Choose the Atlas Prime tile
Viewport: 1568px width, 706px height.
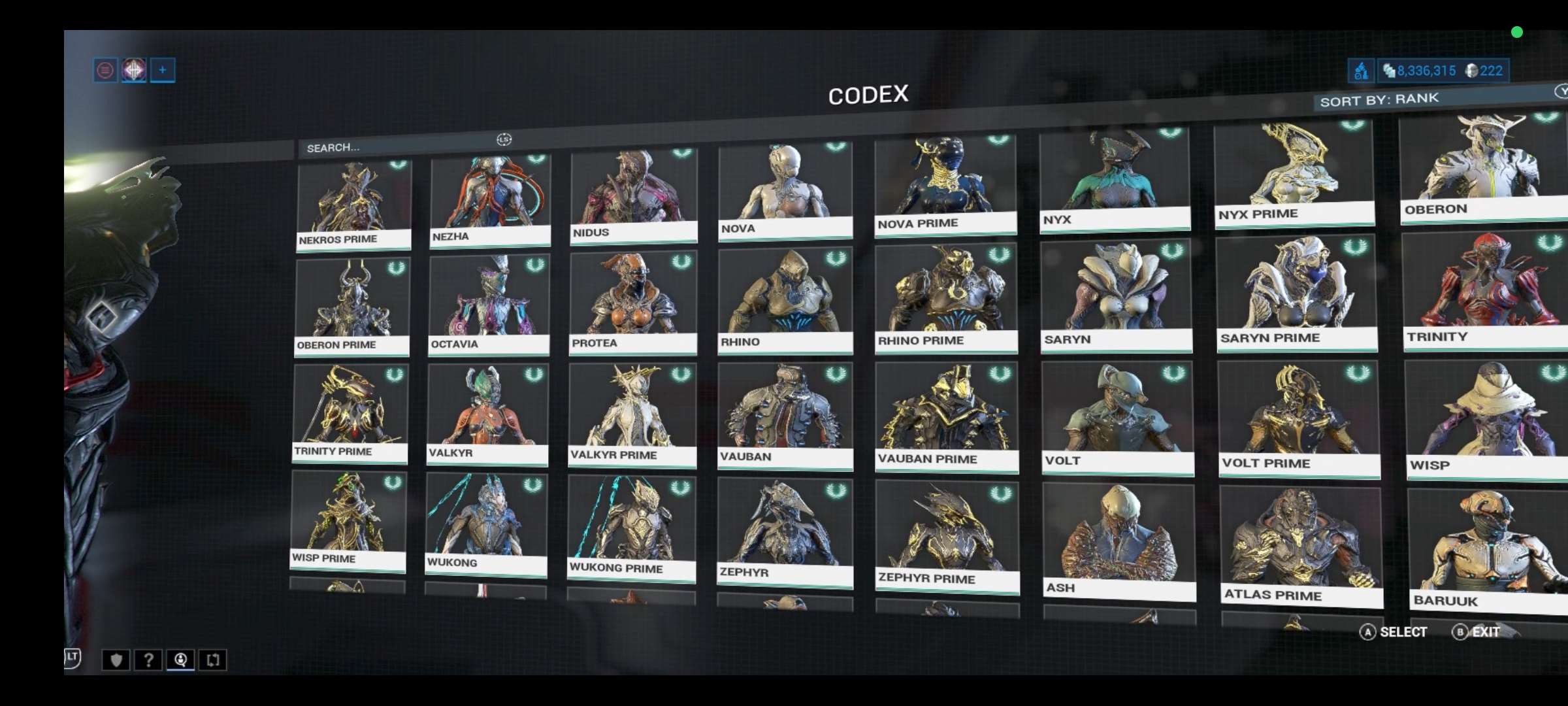tap(1301, 546)
